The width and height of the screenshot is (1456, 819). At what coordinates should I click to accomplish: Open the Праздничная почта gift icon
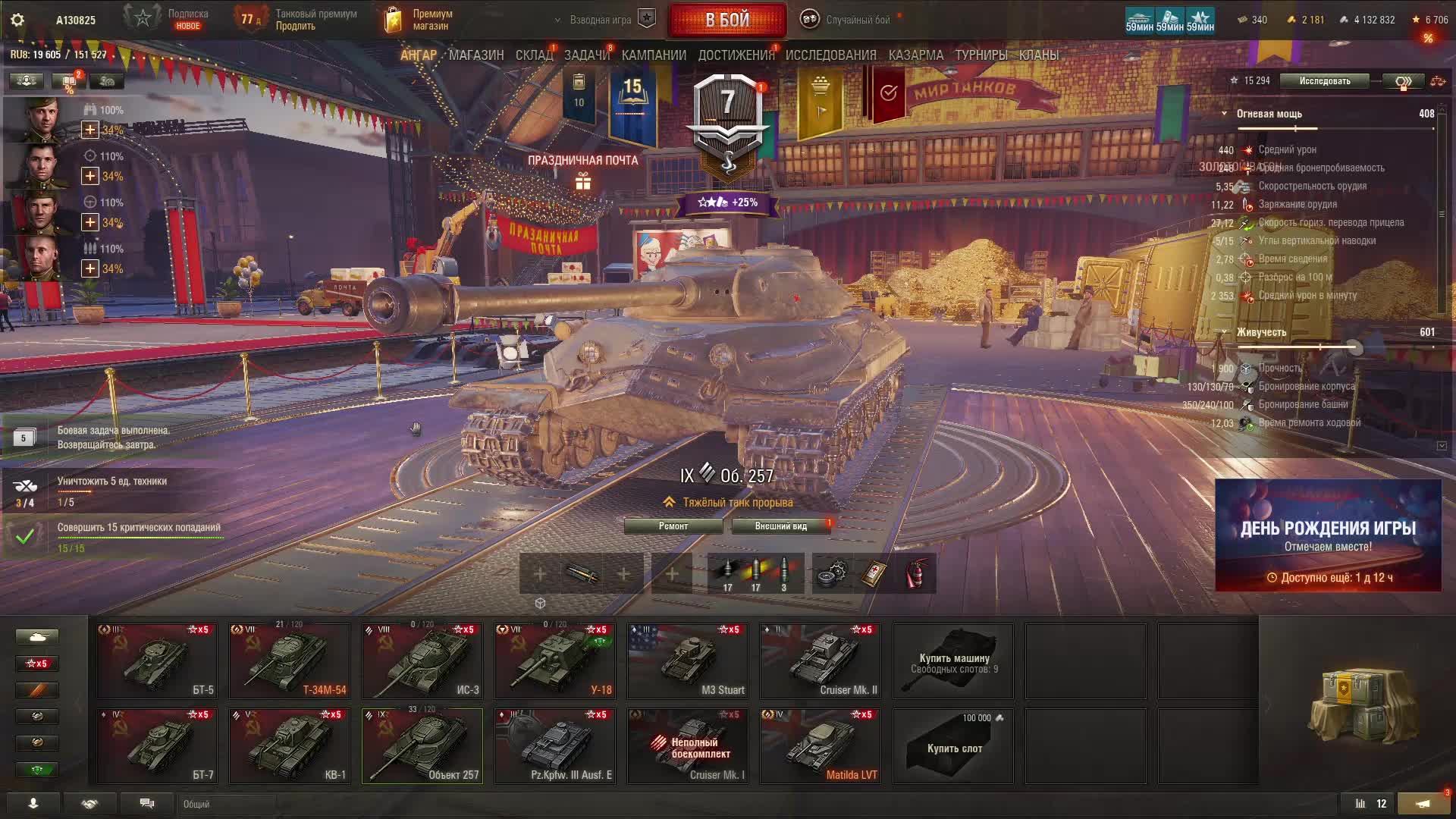582,181
